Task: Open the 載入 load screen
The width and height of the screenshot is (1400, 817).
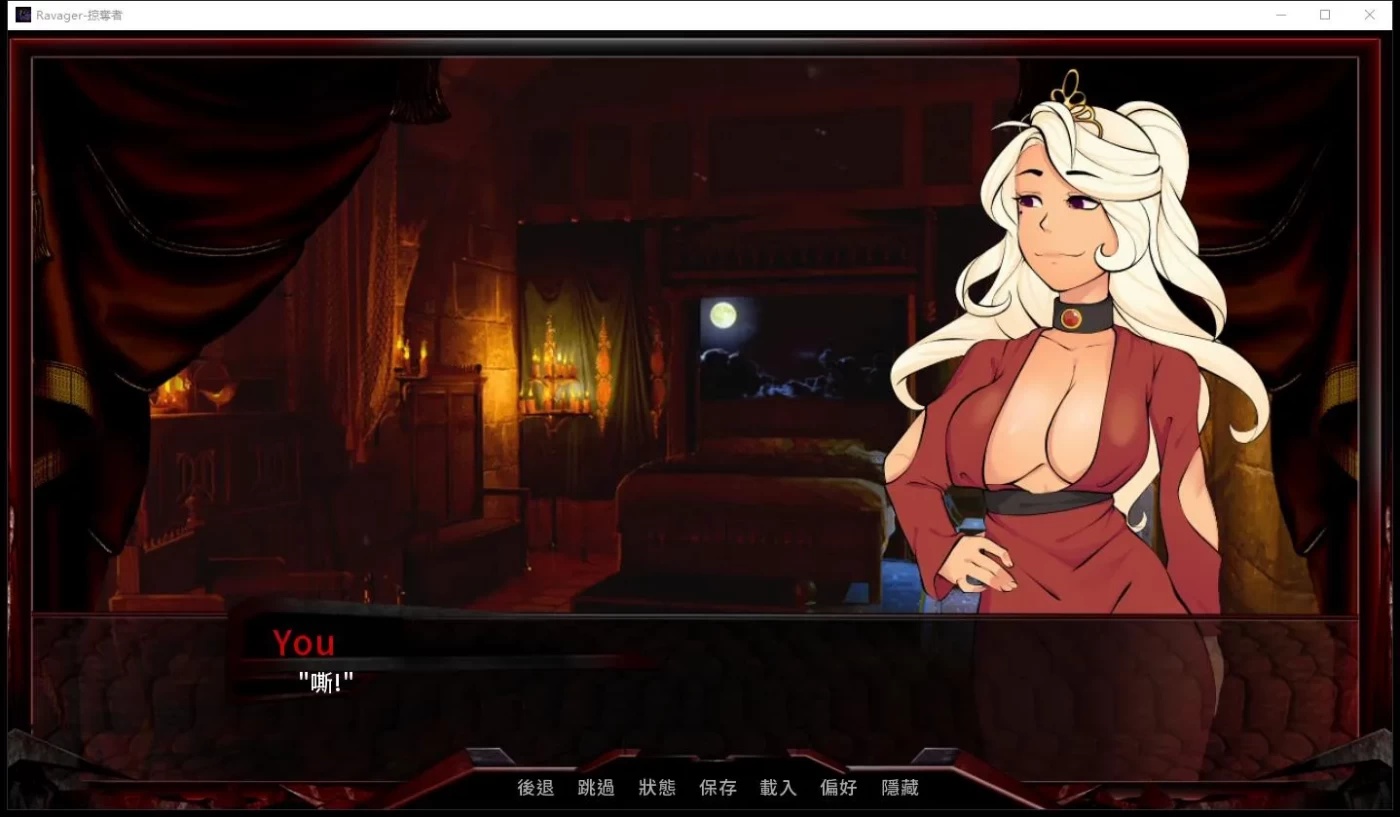Action: (778, 788)
